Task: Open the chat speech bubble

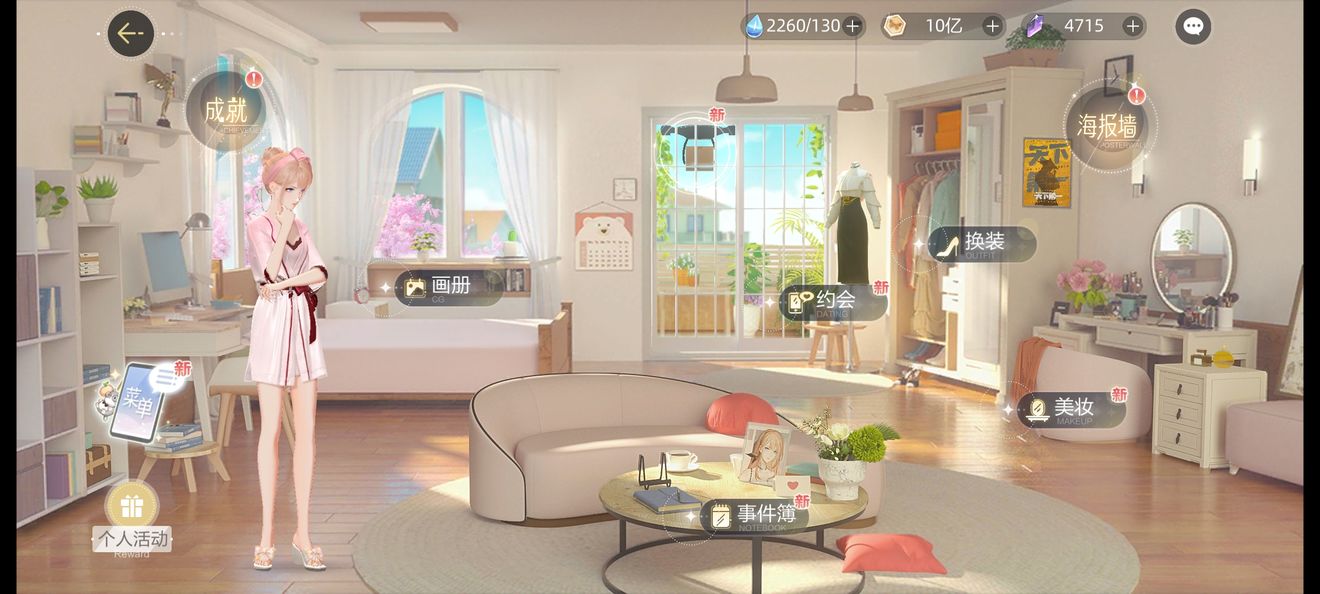Action: [x=1192, y=27]
